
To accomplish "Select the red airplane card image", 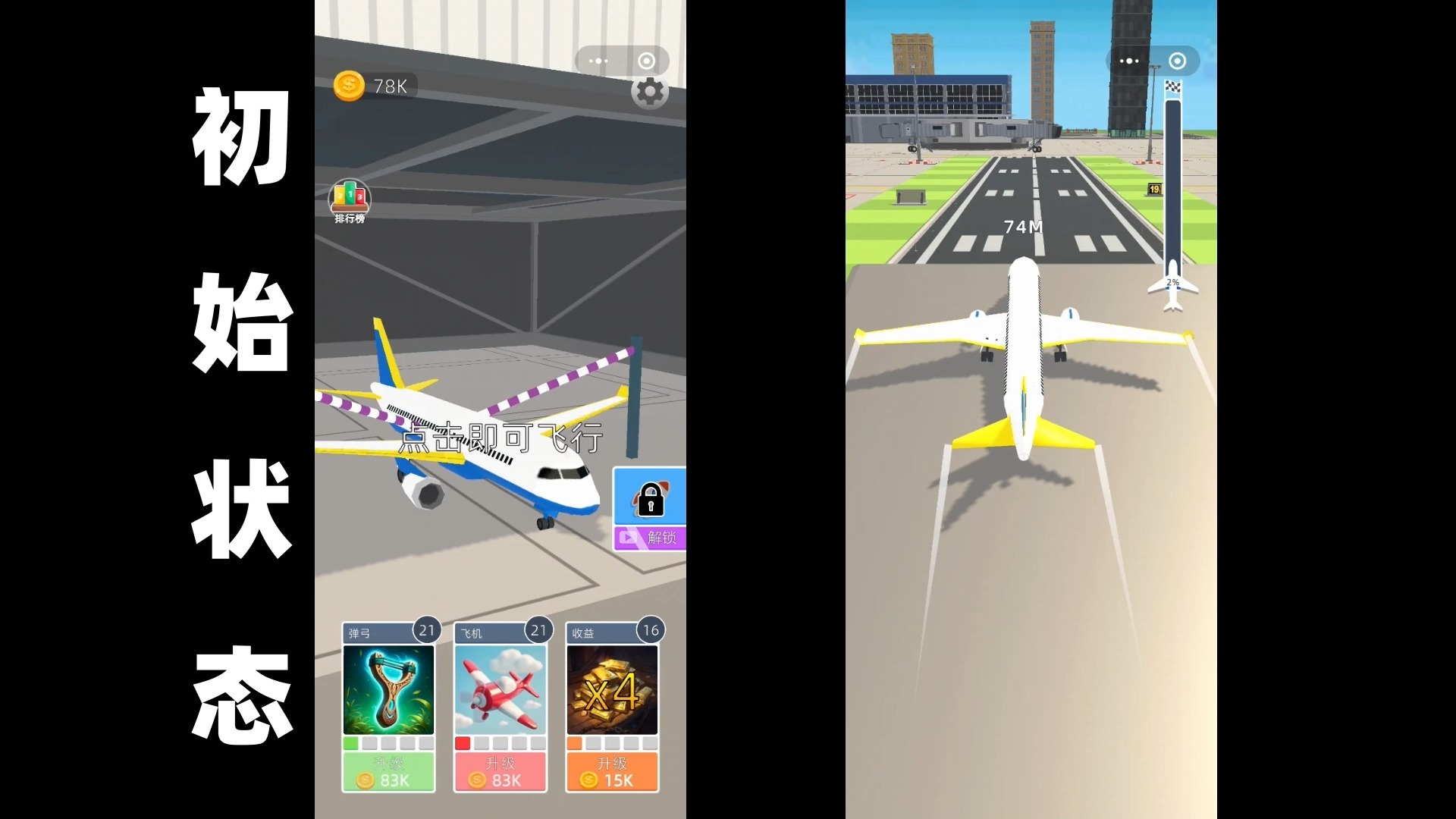I will (x=500, y=689).
